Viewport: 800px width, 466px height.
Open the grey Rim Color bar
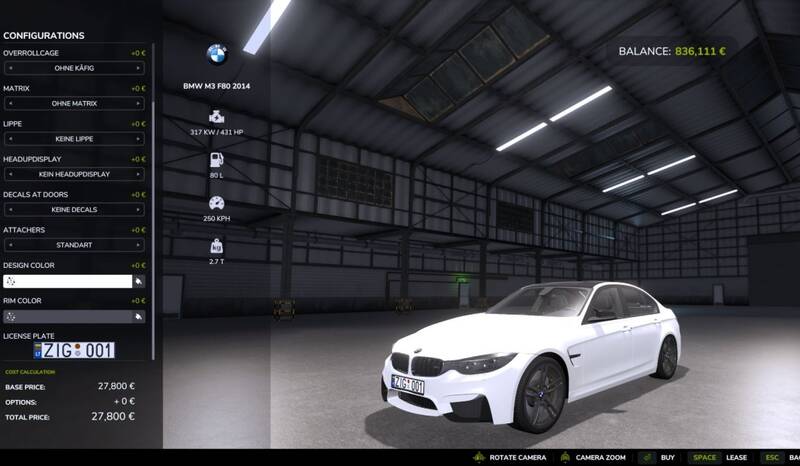click(67, 316)
